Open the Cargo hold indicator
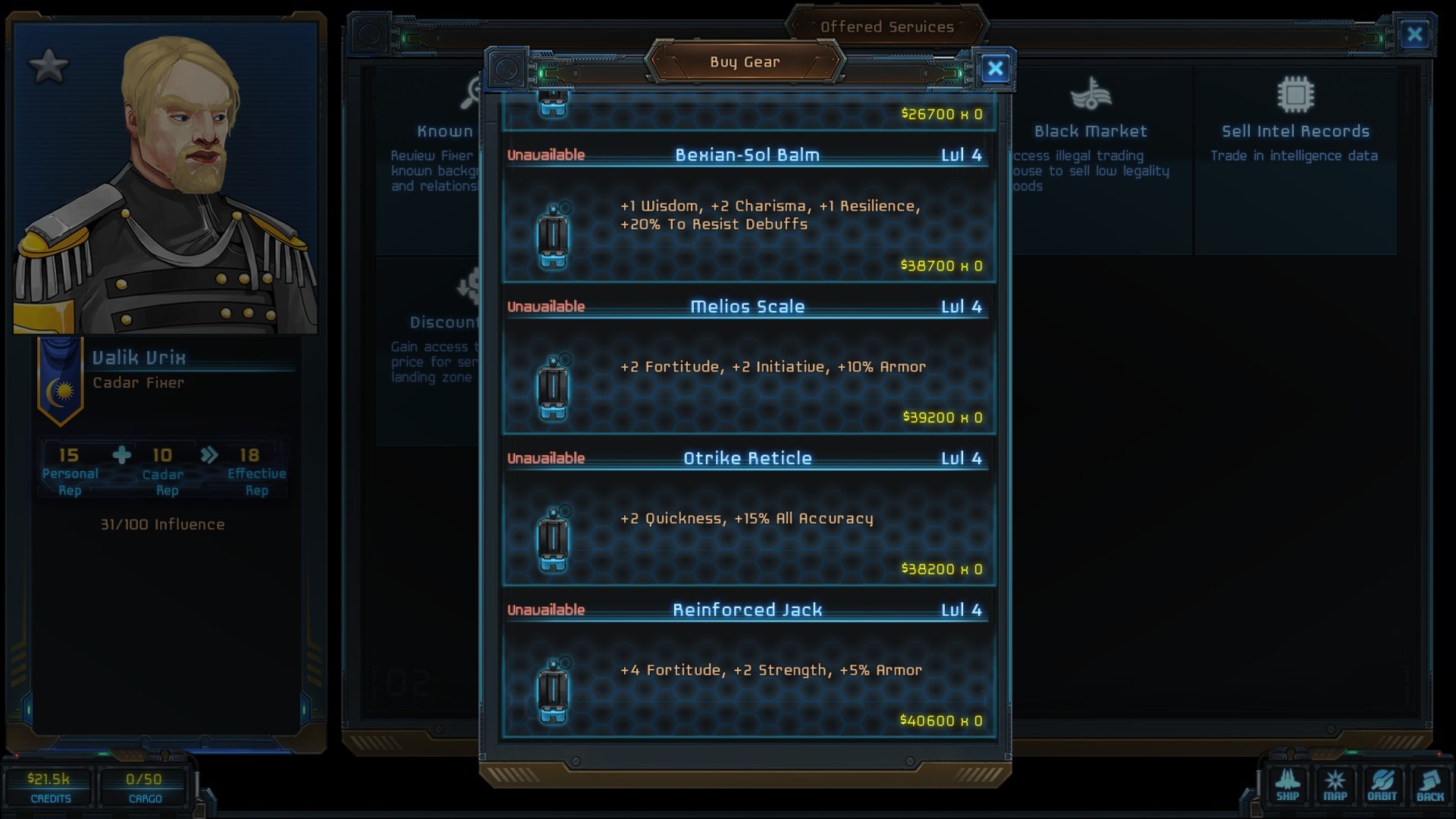1456x819 pixels. [x=144, y=787]
